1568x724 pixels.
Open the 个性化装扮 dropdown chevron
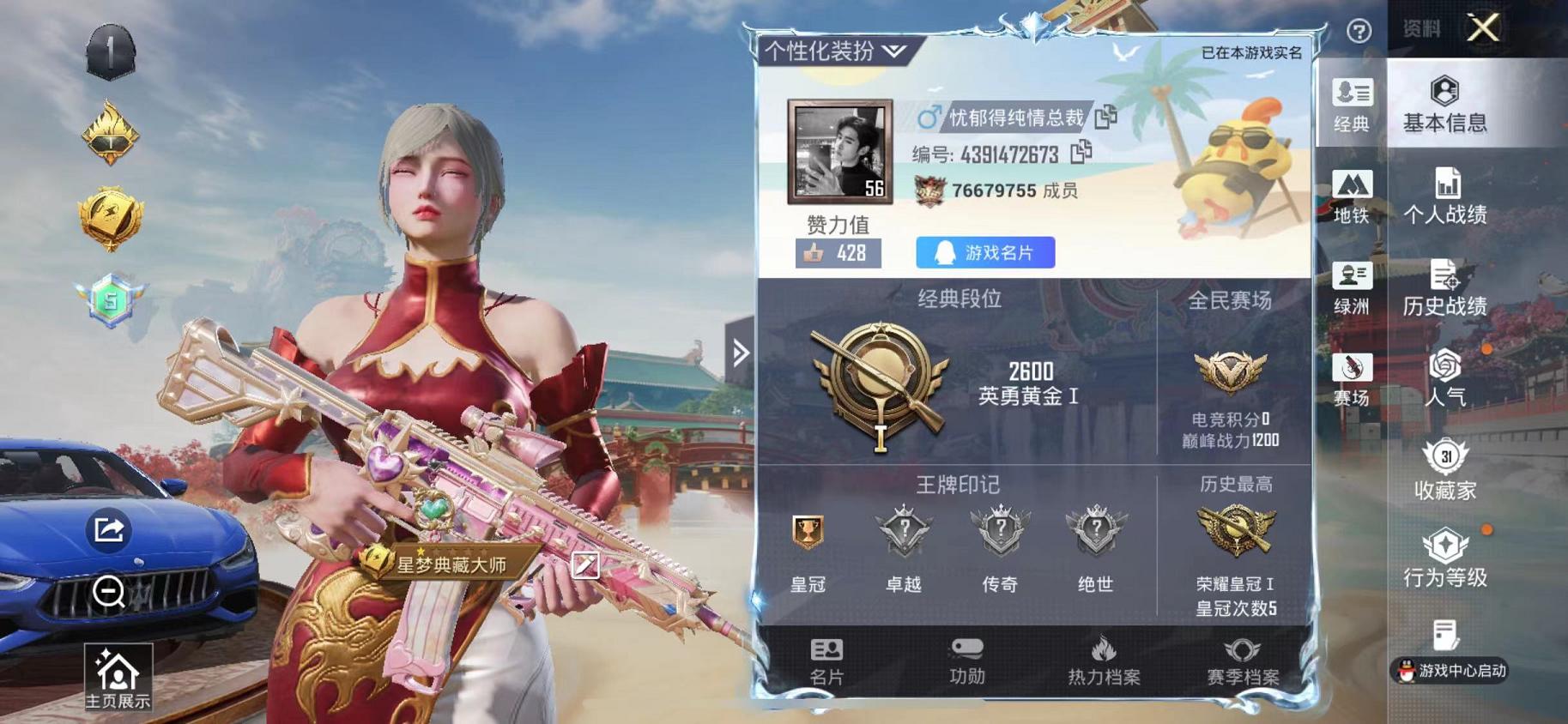coord(893,51)
